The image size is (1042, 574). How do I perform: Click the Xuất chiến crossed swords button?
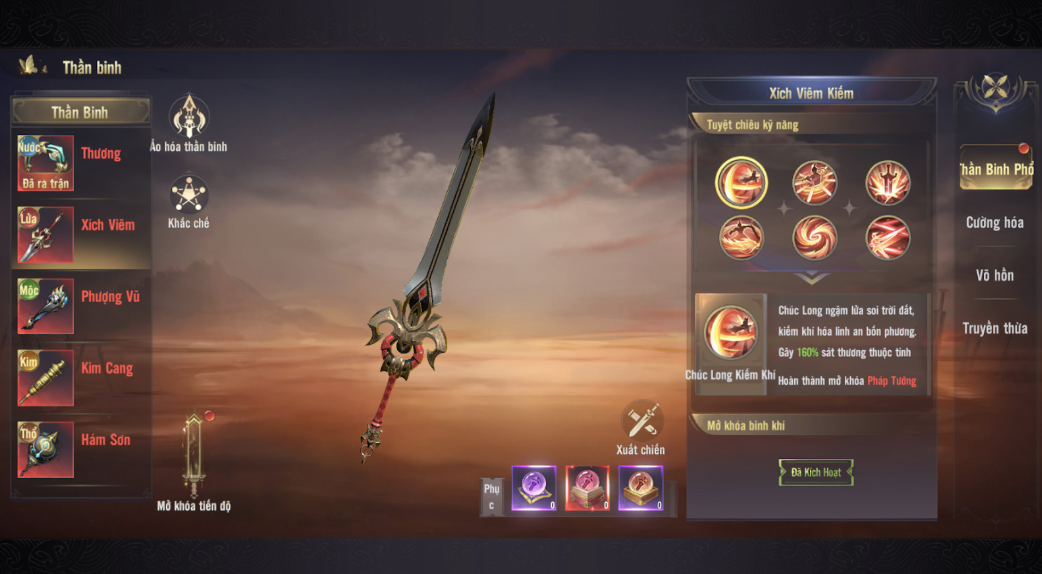[641, 423]
